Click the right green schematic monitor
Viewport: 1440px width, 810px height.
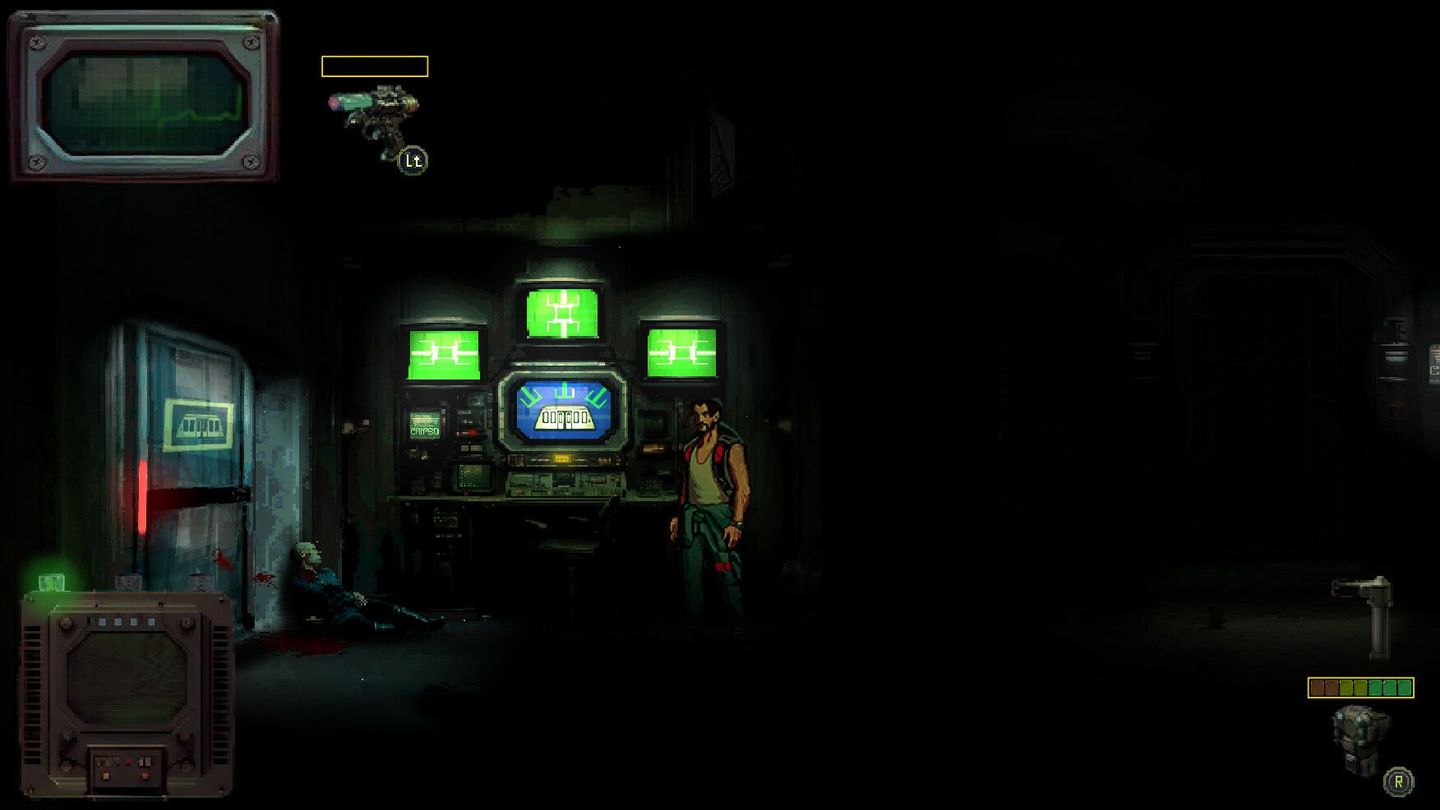(680, 353)
